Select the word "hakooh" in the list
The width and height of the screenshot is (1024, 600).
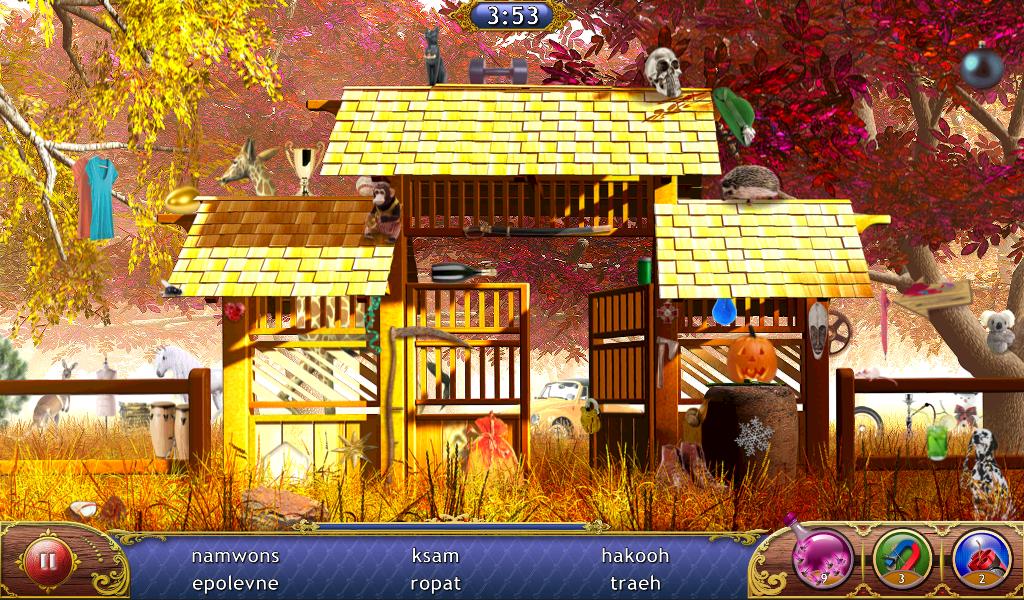635,555
